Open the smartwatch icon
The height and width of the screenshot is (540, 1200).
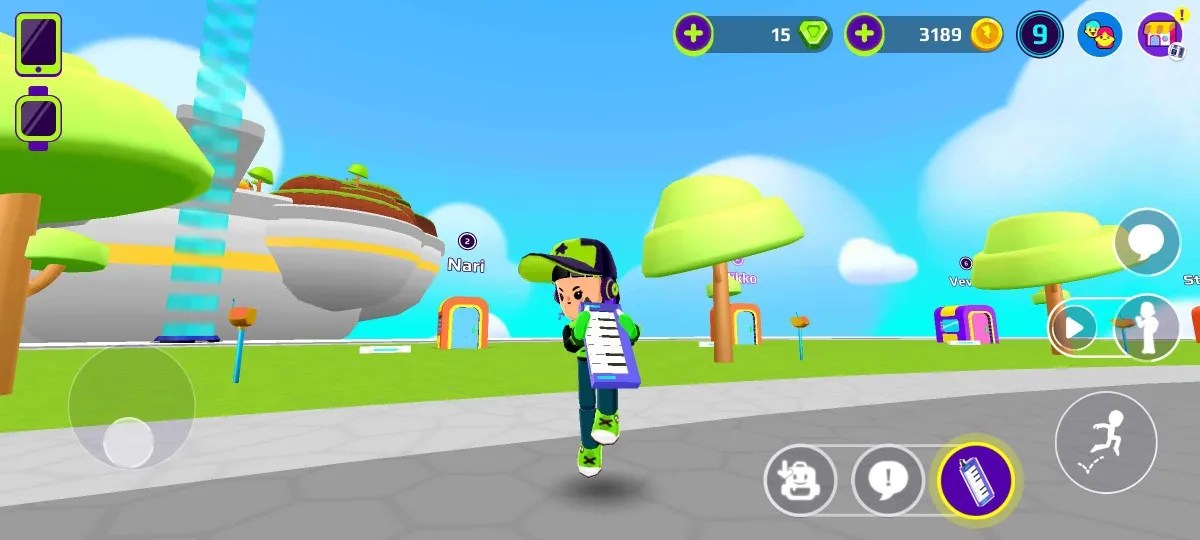pos(39,119)
